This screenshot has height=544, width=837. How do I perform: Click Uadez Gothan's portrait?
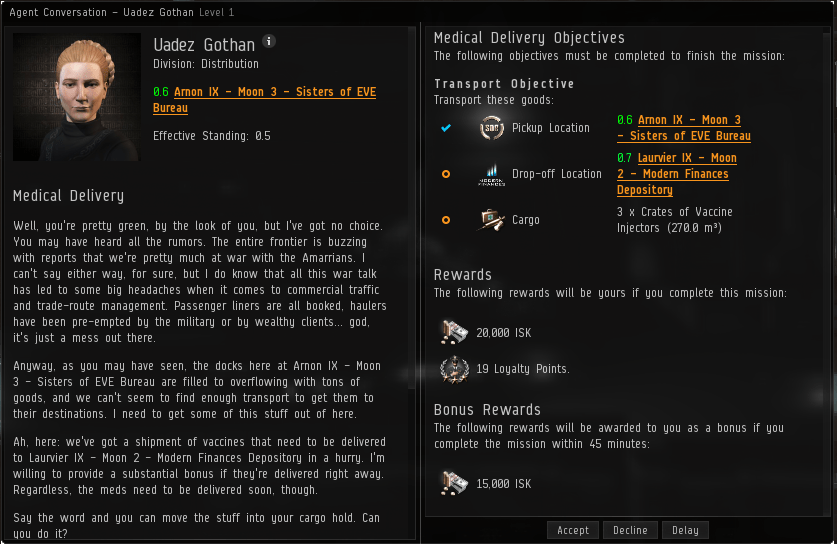tap(77, 97)
